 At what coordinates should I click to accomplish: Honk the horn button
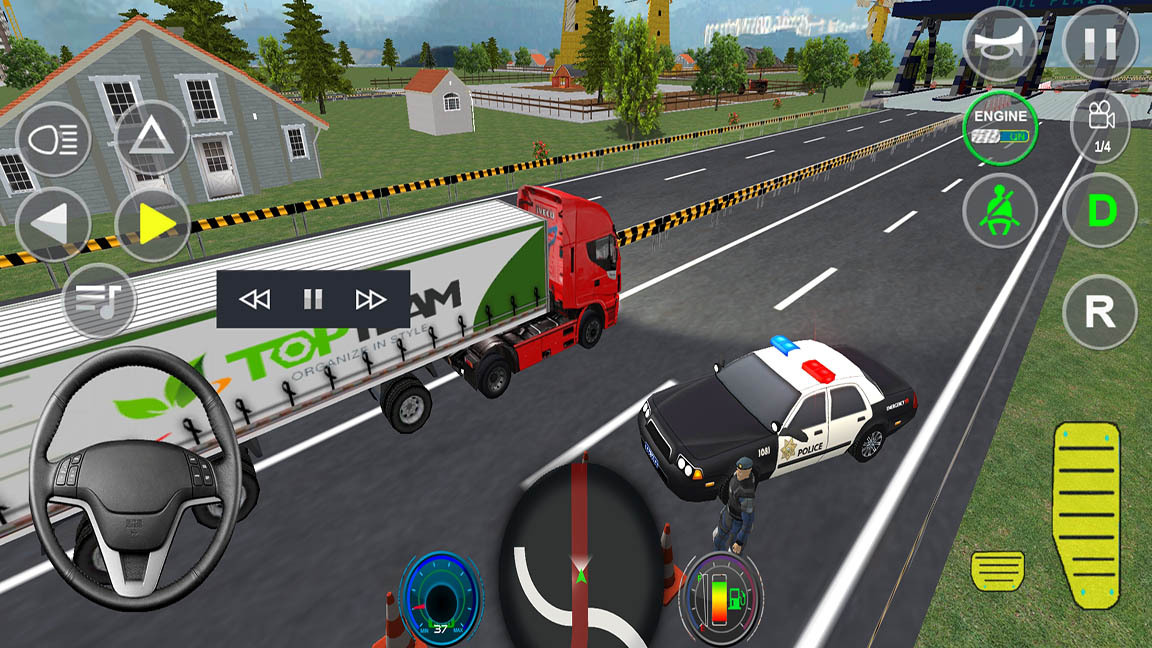click(1000, 42)
